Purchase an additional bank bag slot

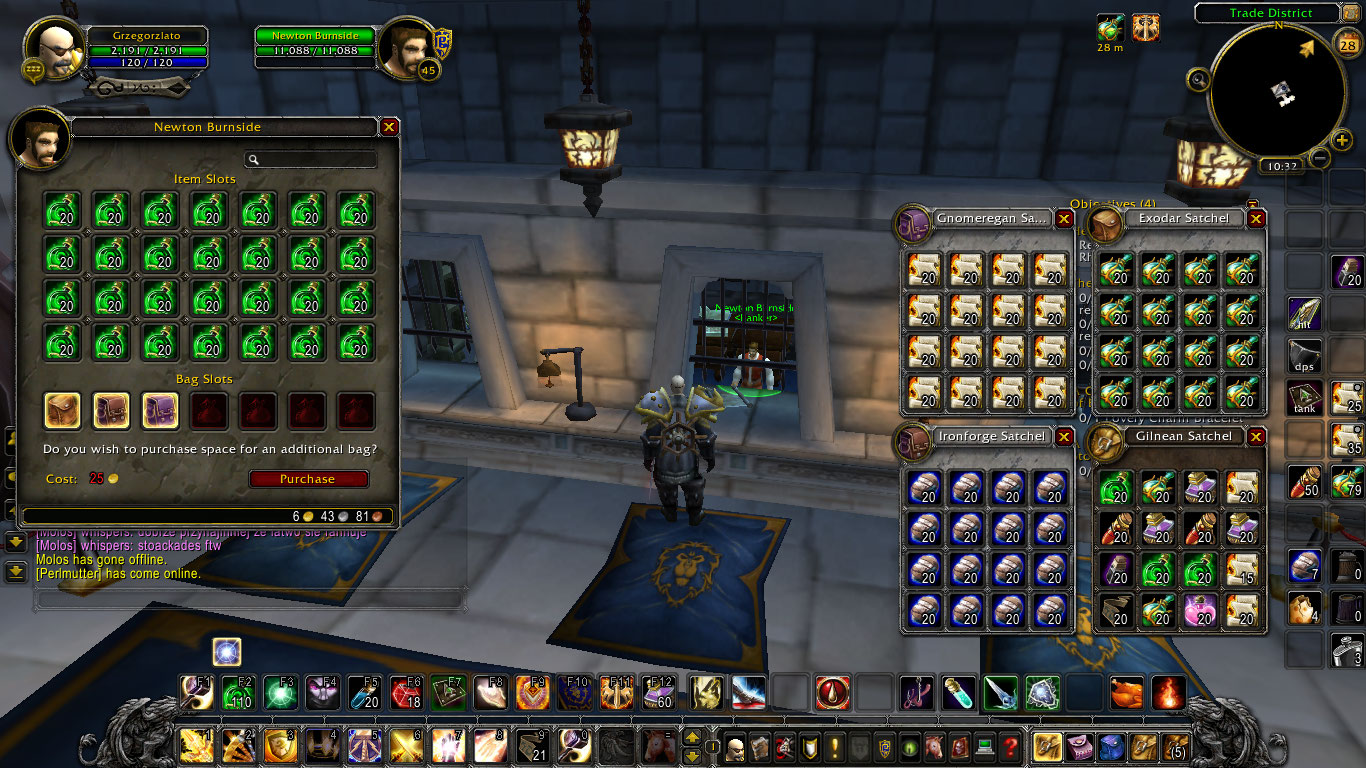308,479
